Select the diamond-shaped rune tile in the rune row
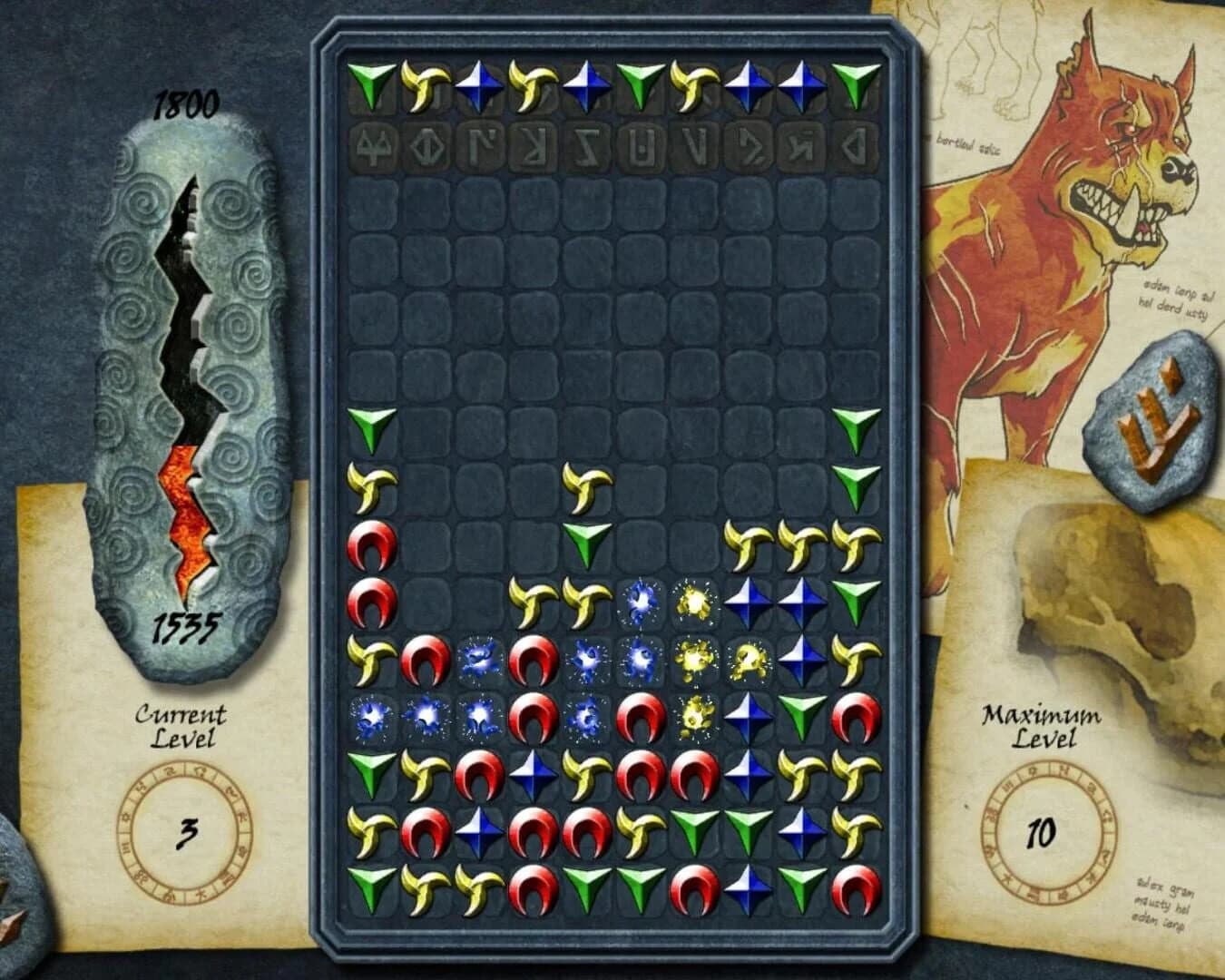1225x980 pixels. tap(428, 145)
